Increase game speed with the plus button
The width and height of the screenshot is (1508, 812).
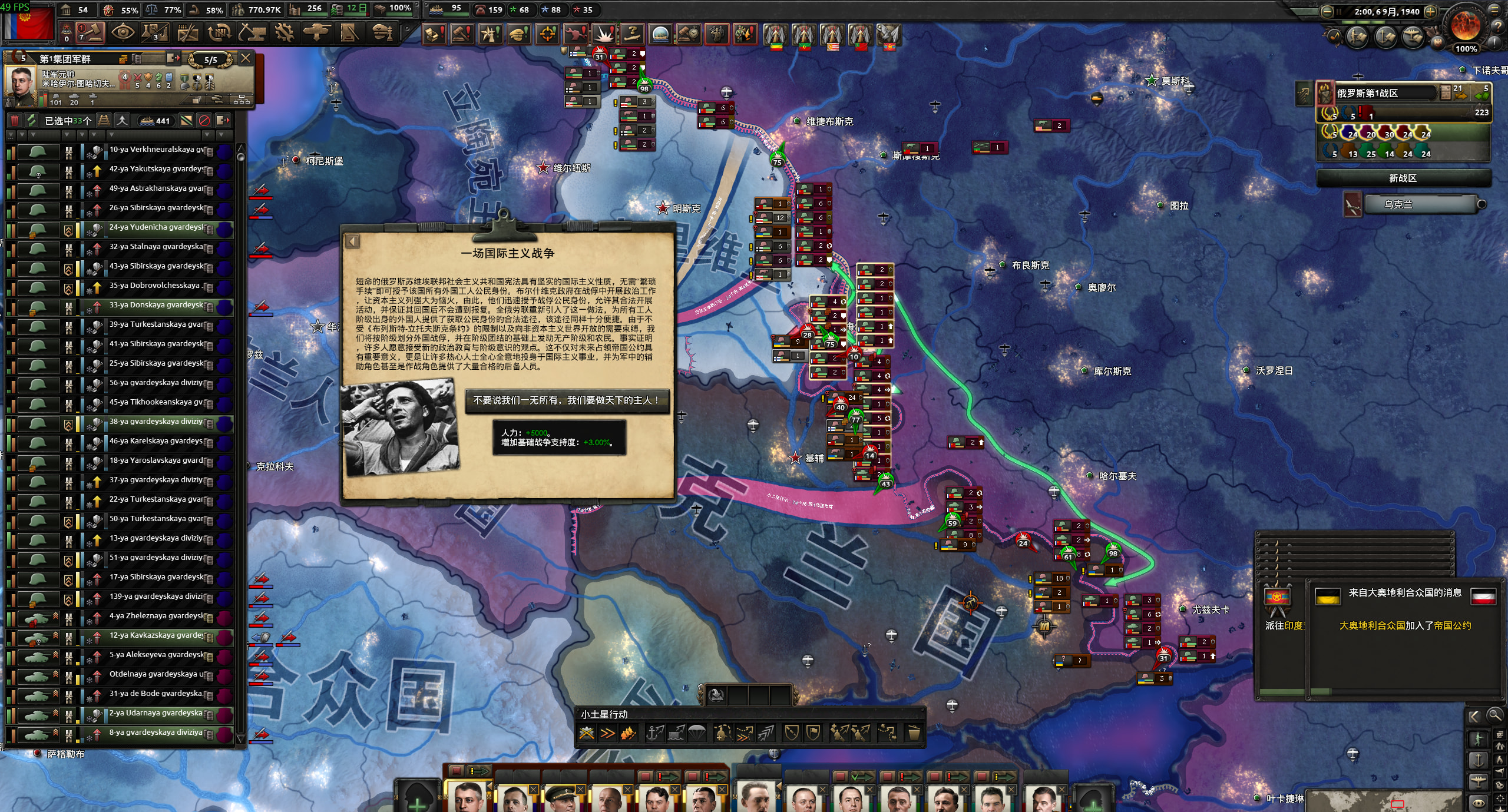[1430, 11]
